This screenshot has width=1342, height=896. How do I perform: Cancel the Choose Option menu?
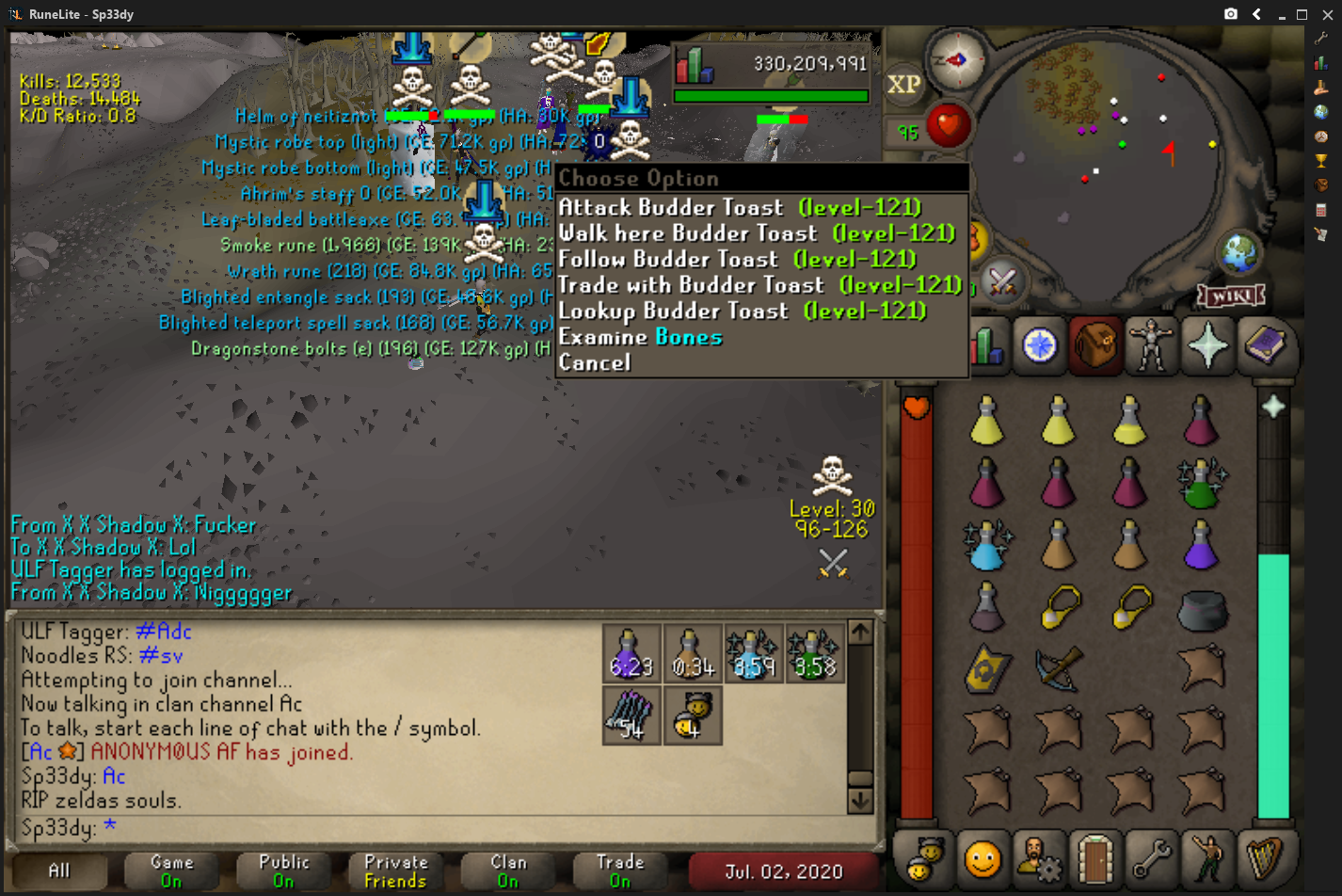point(595,362)
